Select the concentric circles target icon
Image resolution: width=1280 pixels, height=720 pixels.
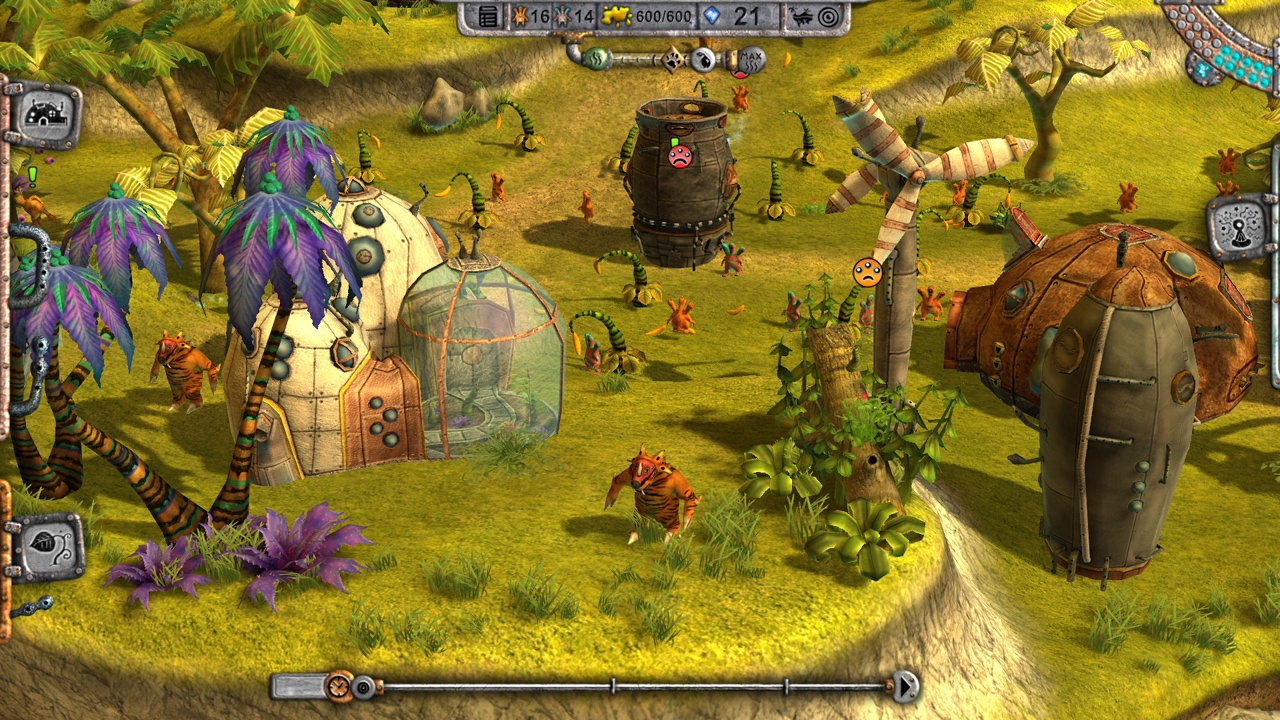click(x=829, y=16)
